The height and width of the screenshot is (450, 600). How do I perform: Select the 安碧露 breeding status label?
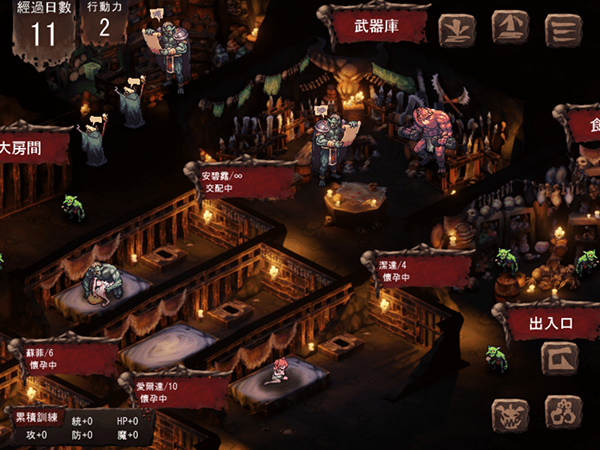pos(238,179)
